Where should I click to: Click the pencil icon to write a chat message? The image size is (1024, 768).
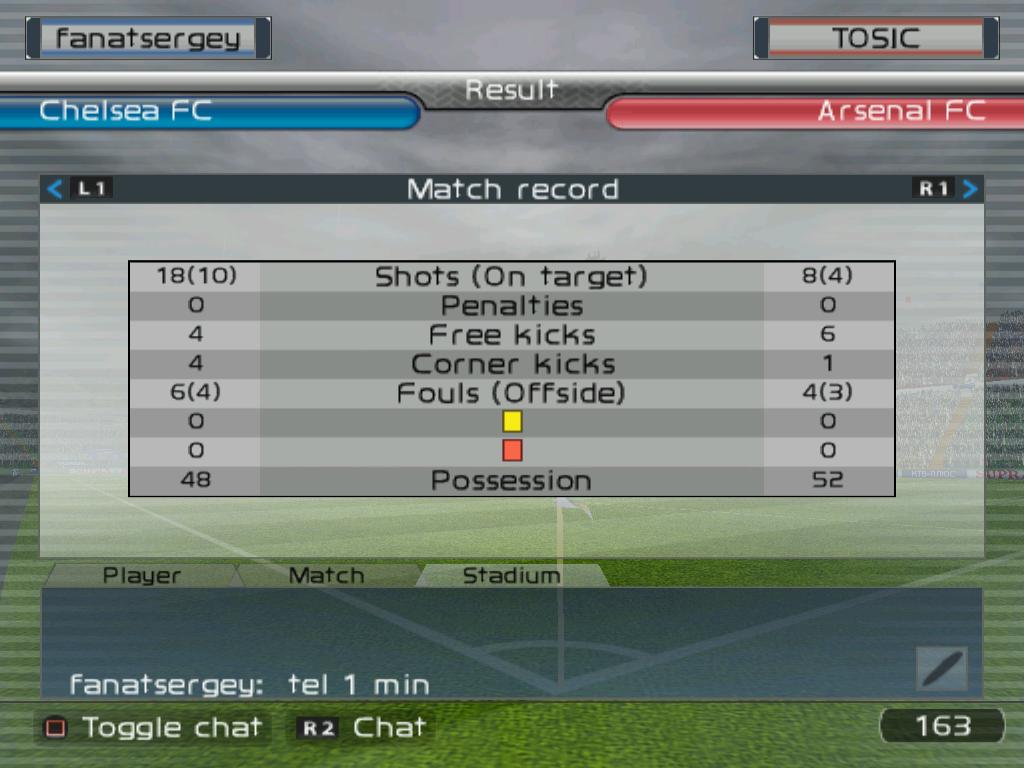941,669
